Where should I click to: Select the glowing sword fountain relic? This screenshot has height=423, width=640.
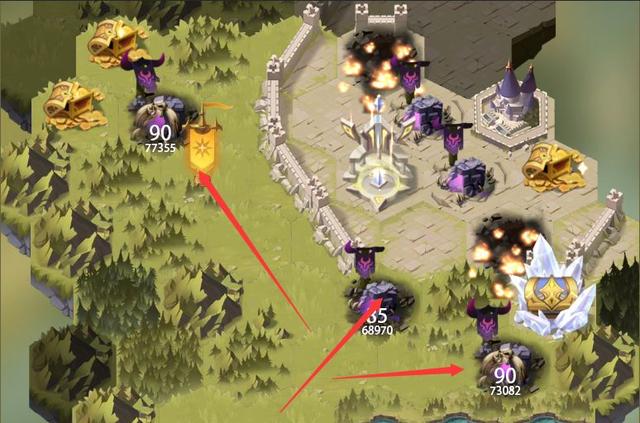click(x=376, y=160)
